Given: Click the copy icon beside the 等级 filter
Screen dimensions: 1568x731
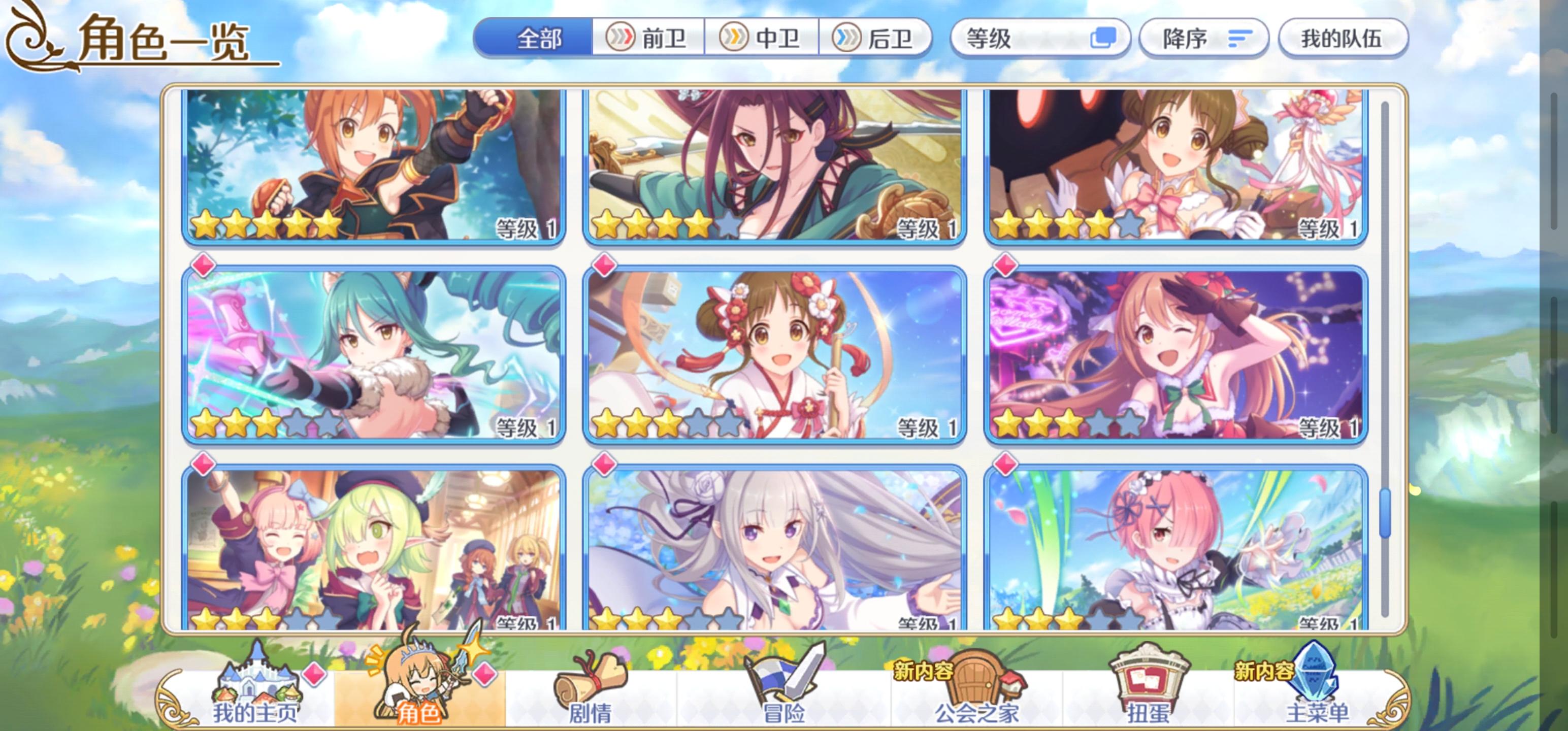Looking at the screenshot, I should click(1109, 38).
